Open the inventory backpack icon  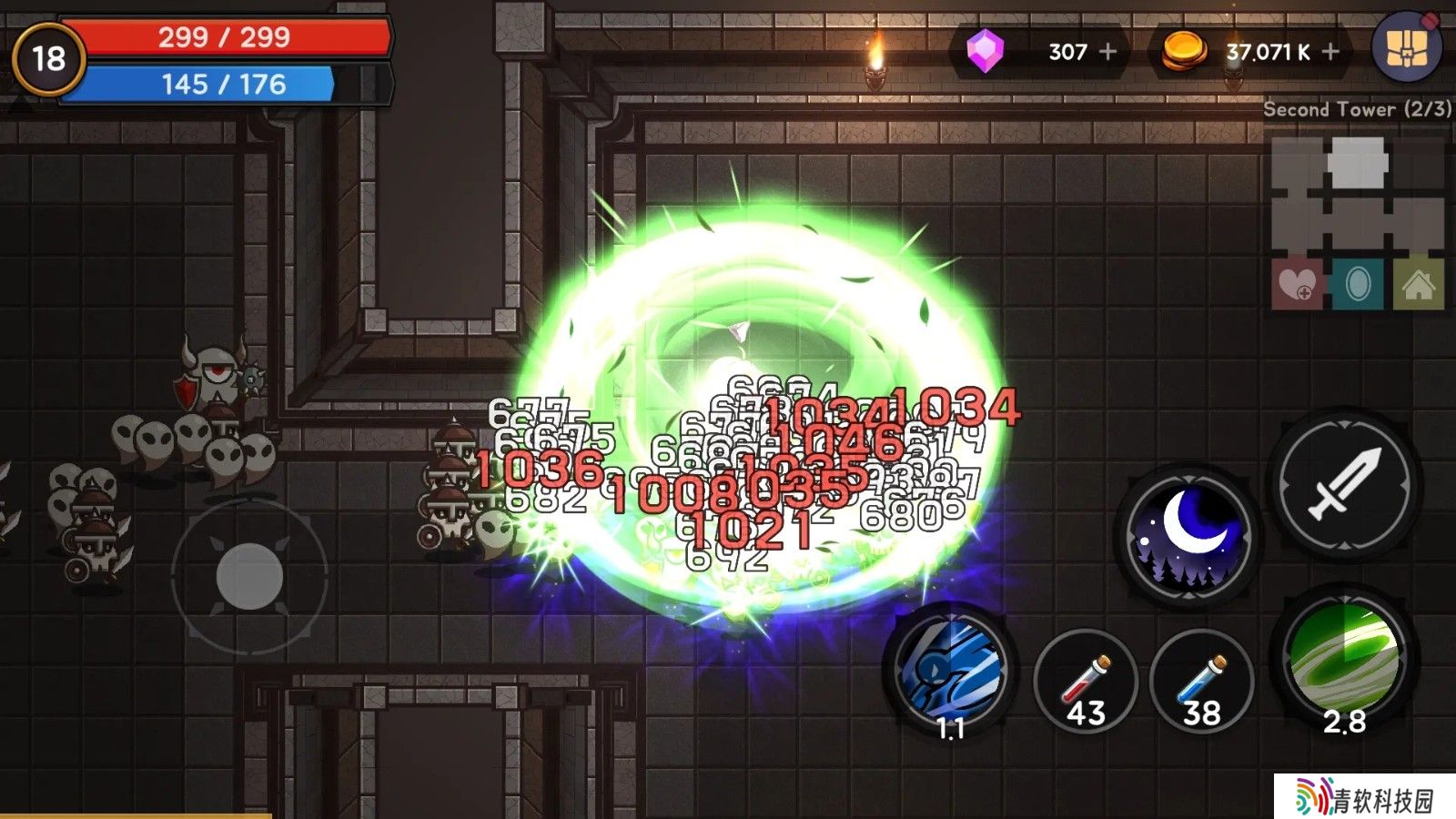coord(1406,47)
